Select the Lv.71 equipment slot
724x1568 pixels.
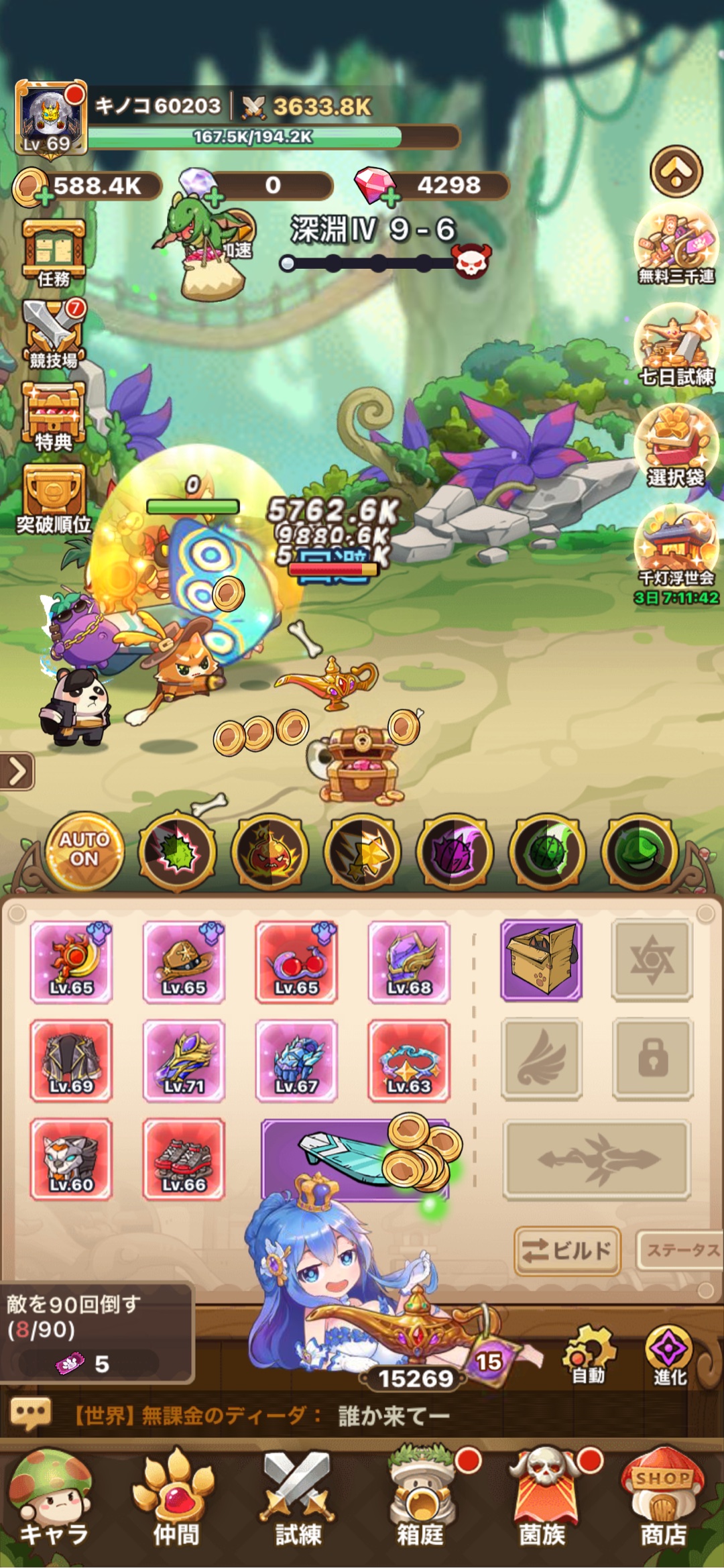point(184,1060)
